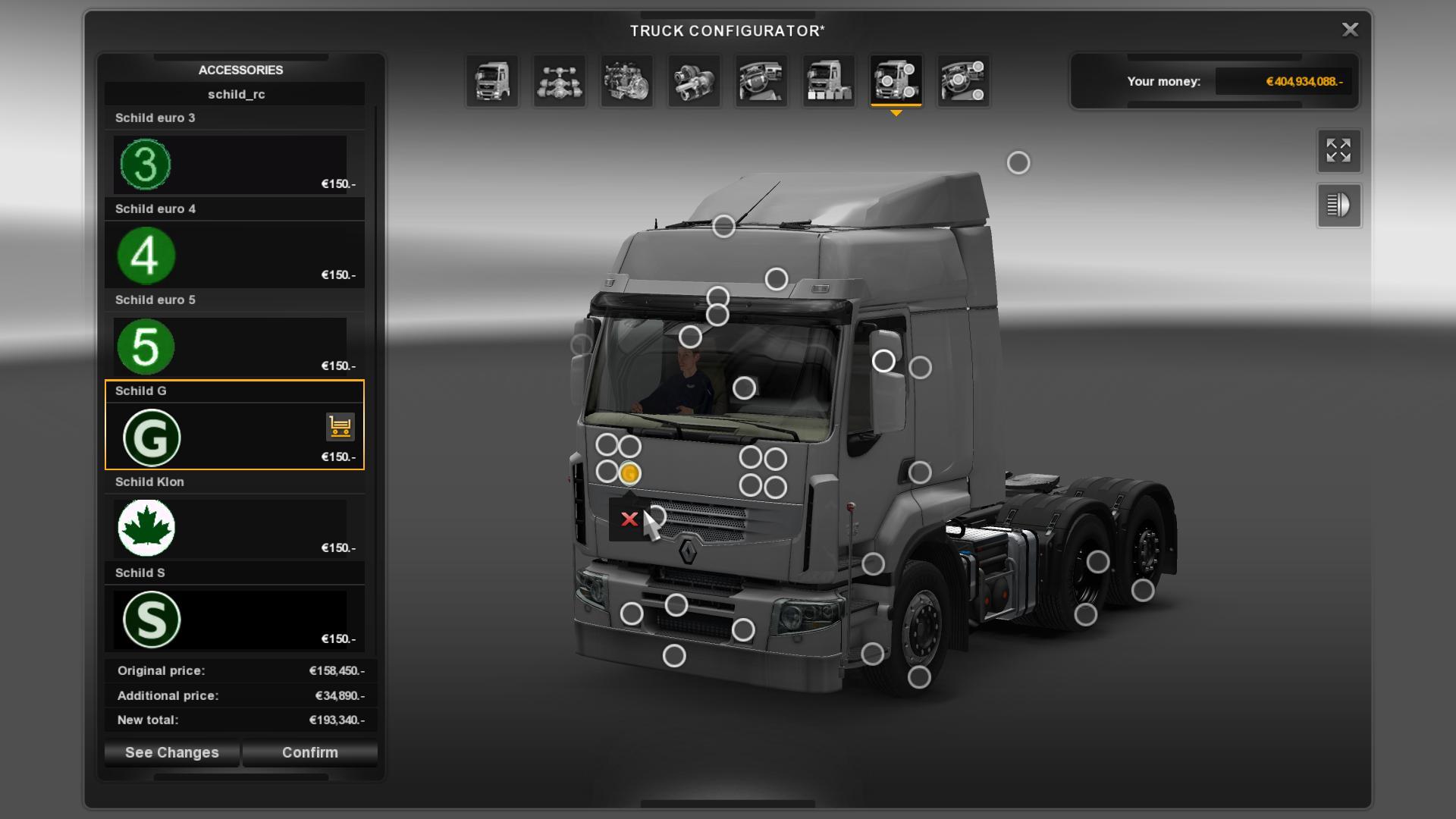Switch to the chassis category tab
Screen dimensions: 1456x819
[560, 81]
